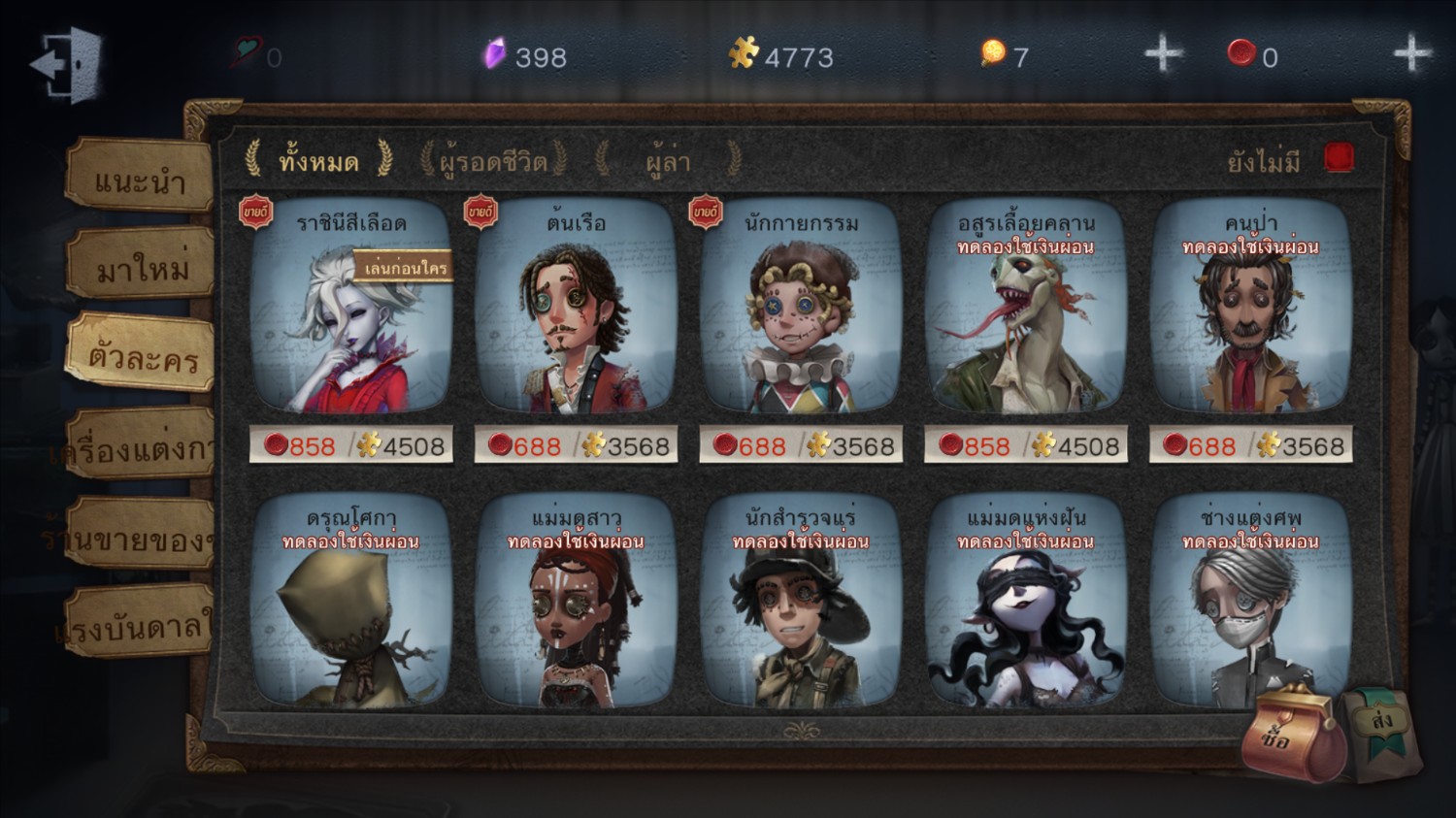Filter by ผู้ล่า hunters

[668, 160]
